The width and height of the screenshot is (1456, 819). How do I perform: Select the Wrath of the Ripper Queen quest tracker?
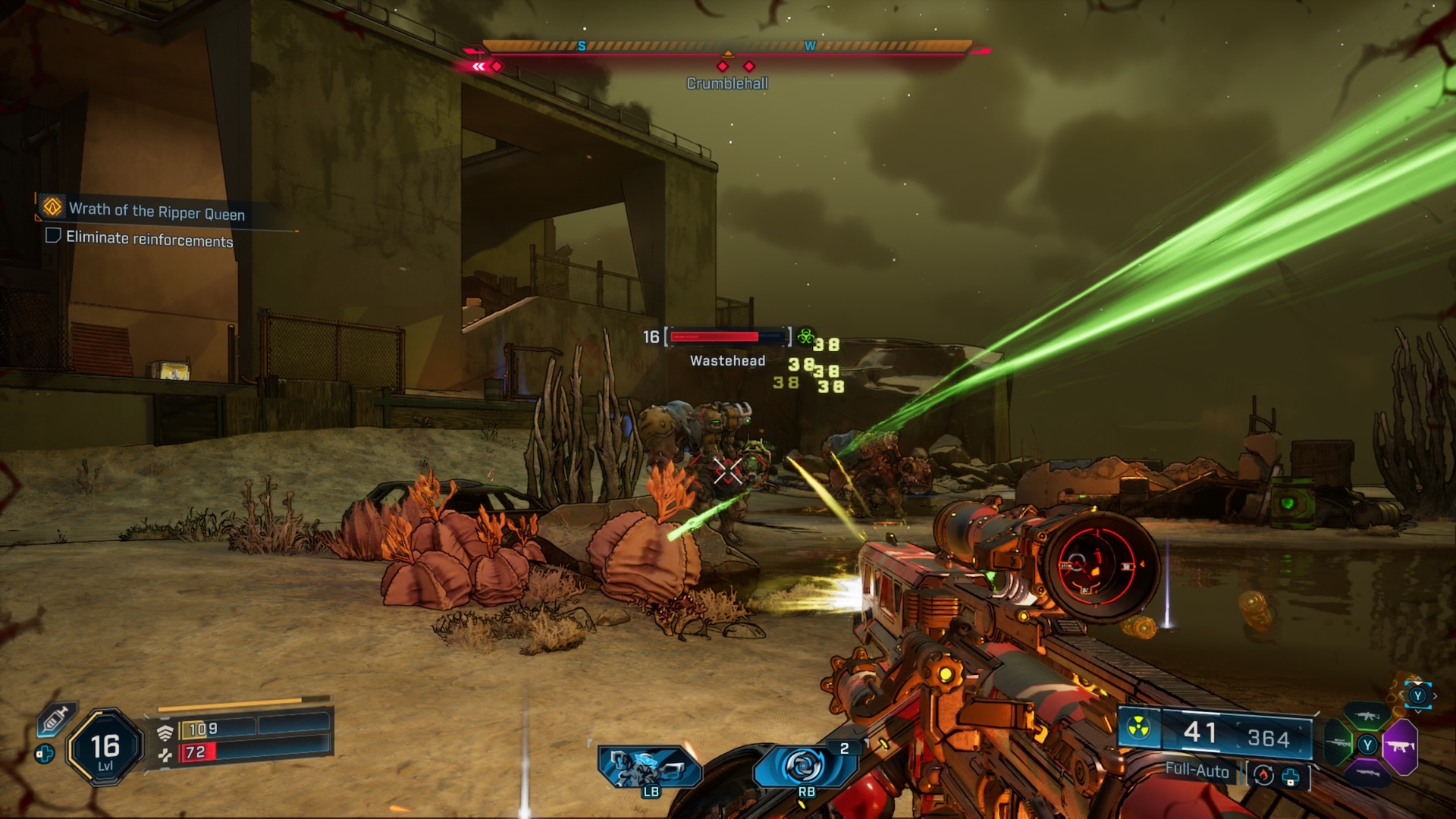click(x=155, y=210)
